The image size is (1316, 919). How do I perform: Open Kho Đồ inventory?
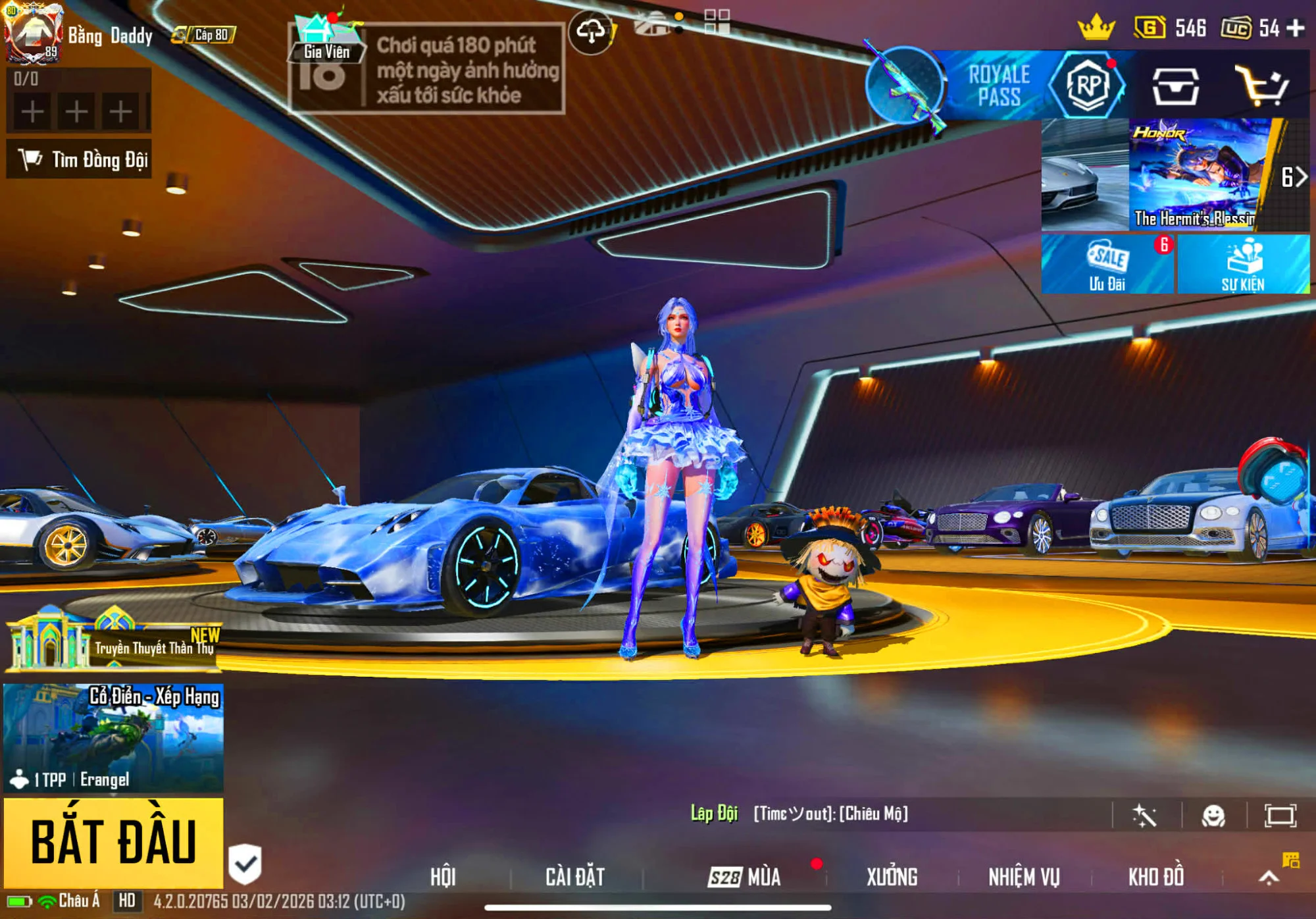pyautogui.click(x=1156, y=877)
